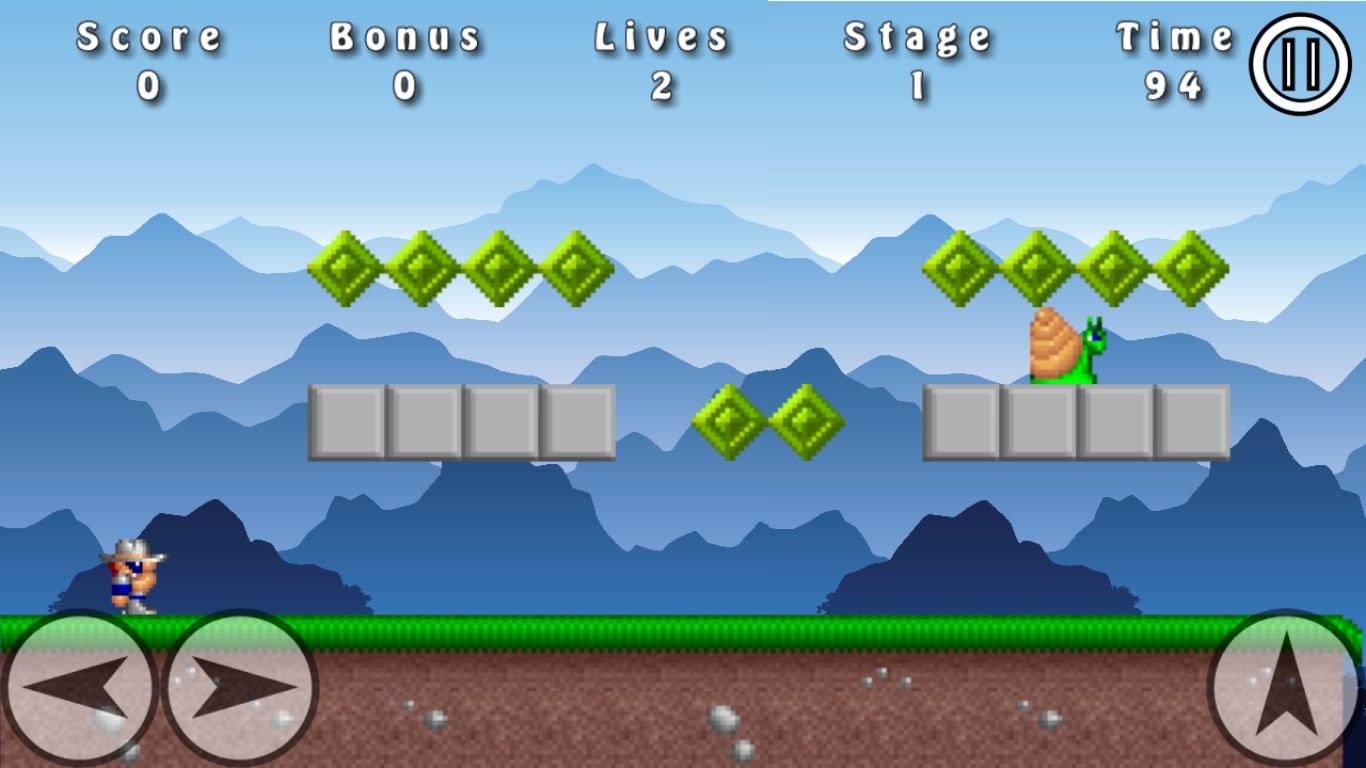Tap the left arrow move button
The width and height of the screenshot is (1366, 768).
[x=78, y=688]
